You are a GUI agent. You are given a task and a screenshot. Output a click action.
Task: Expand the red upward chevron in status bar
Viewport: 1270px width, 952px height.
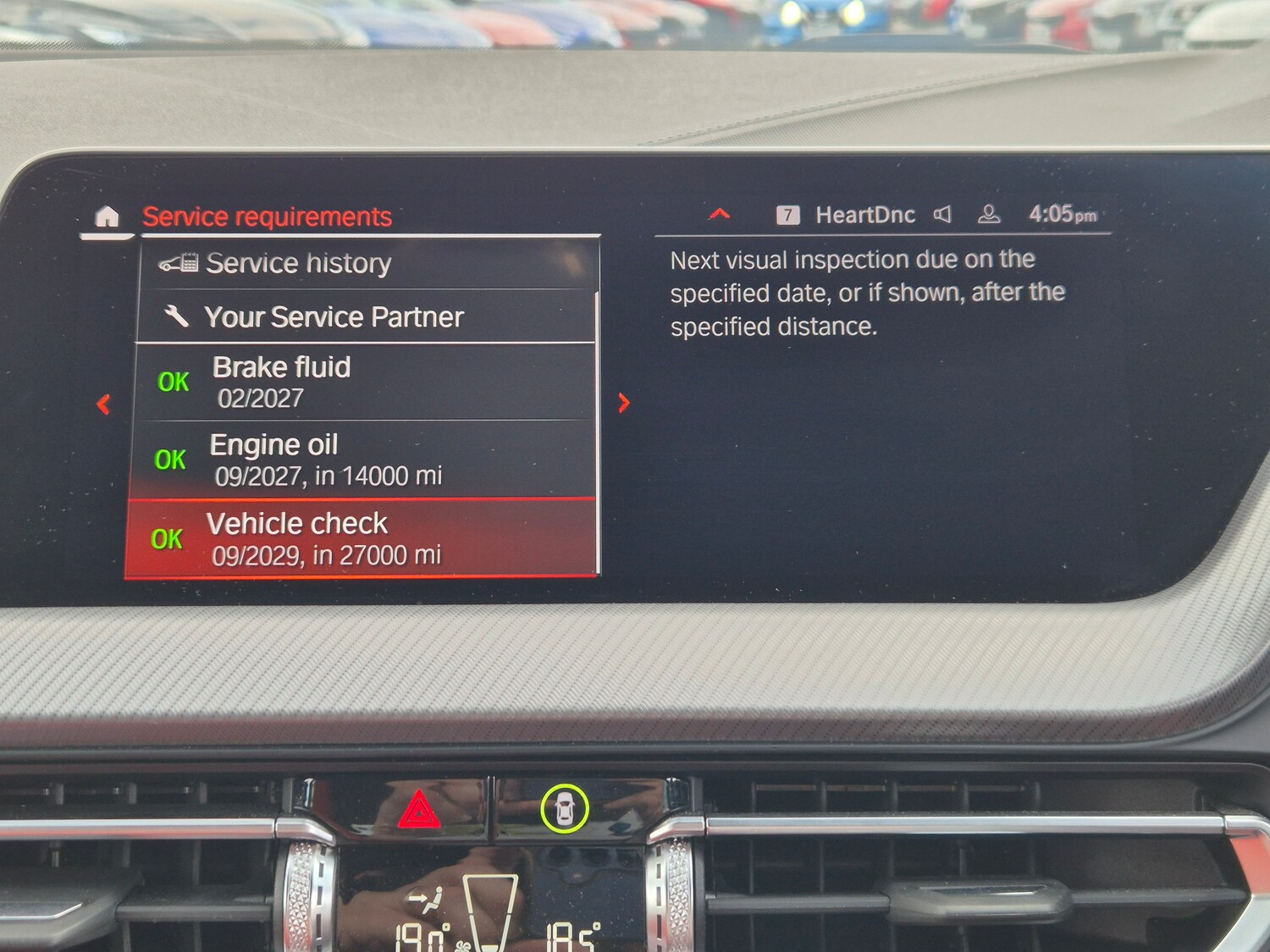tap(719, 214)
